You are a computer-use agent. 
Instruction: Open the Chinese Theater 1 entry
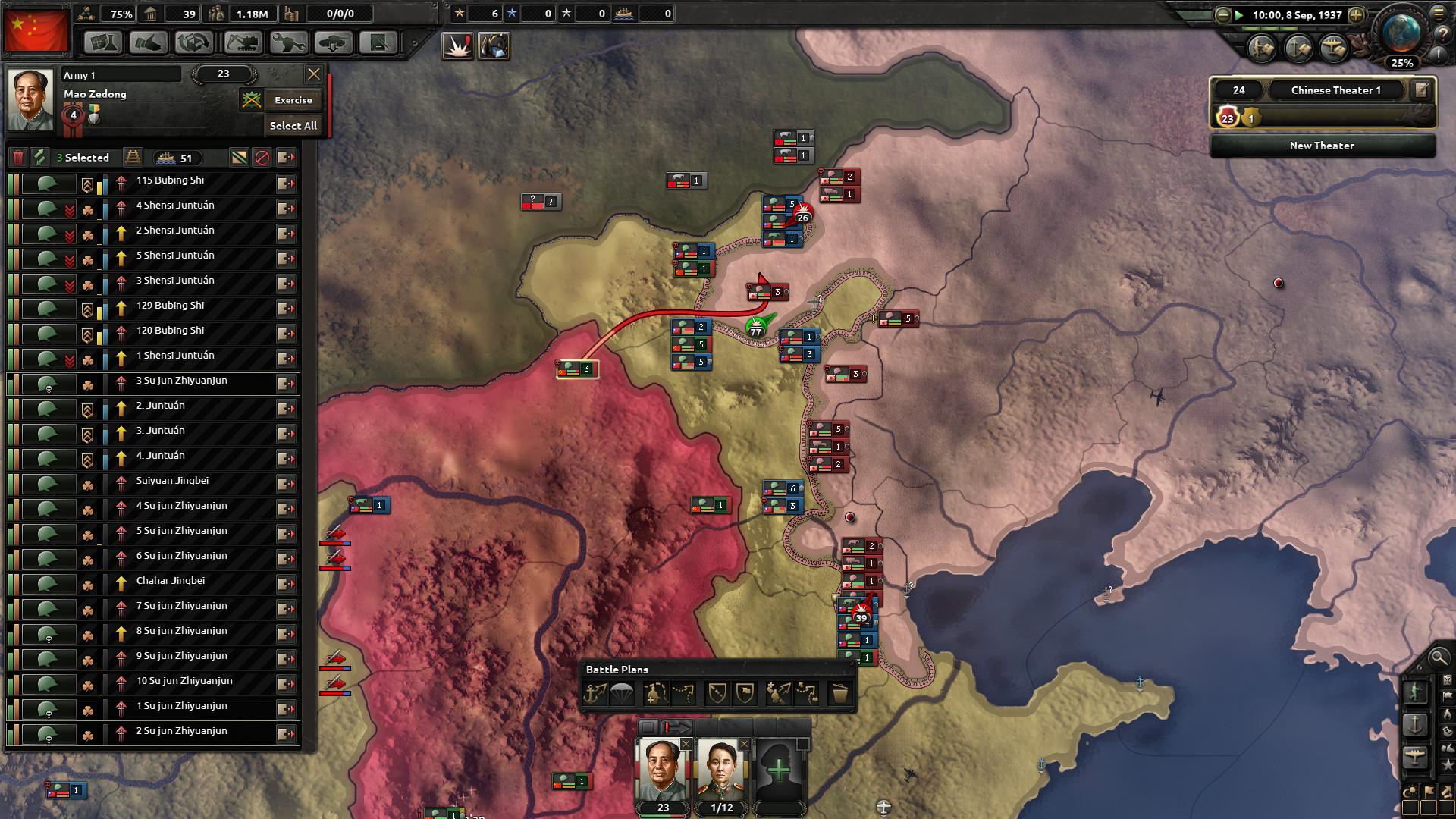[1335, 90]
